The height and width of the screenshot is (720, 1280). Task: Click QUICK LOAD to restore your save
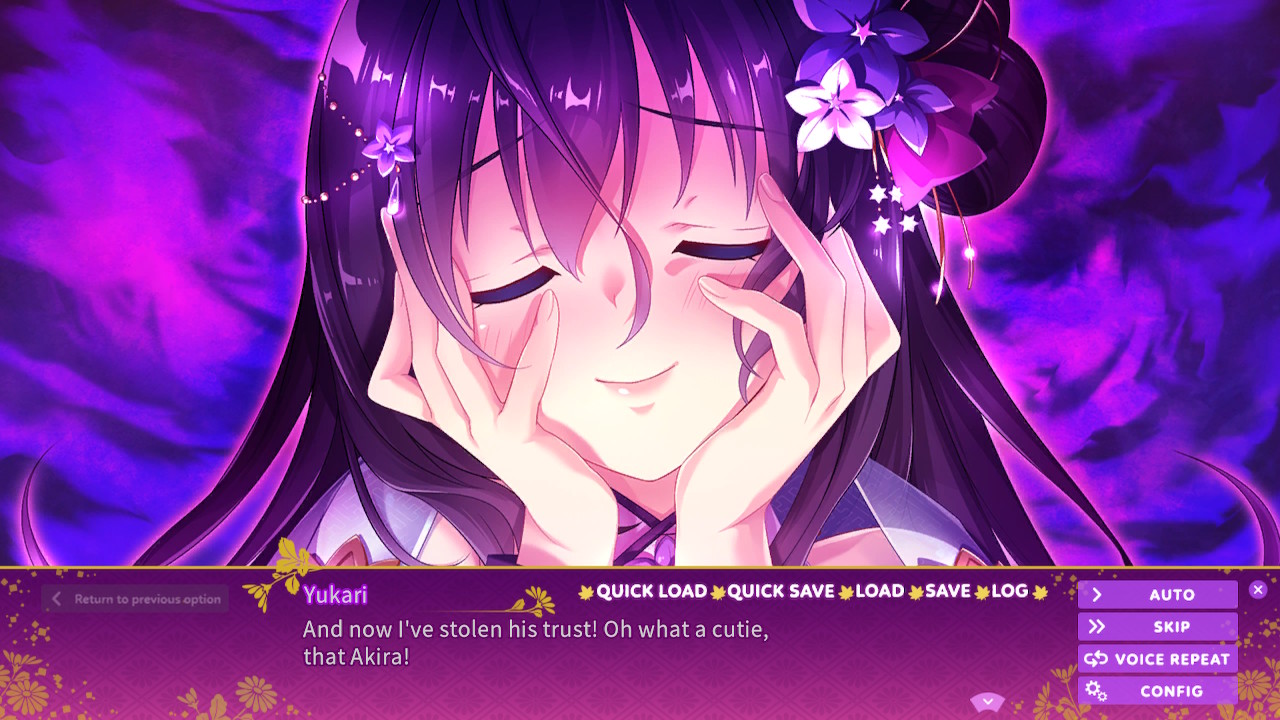(x=652, y=592)
